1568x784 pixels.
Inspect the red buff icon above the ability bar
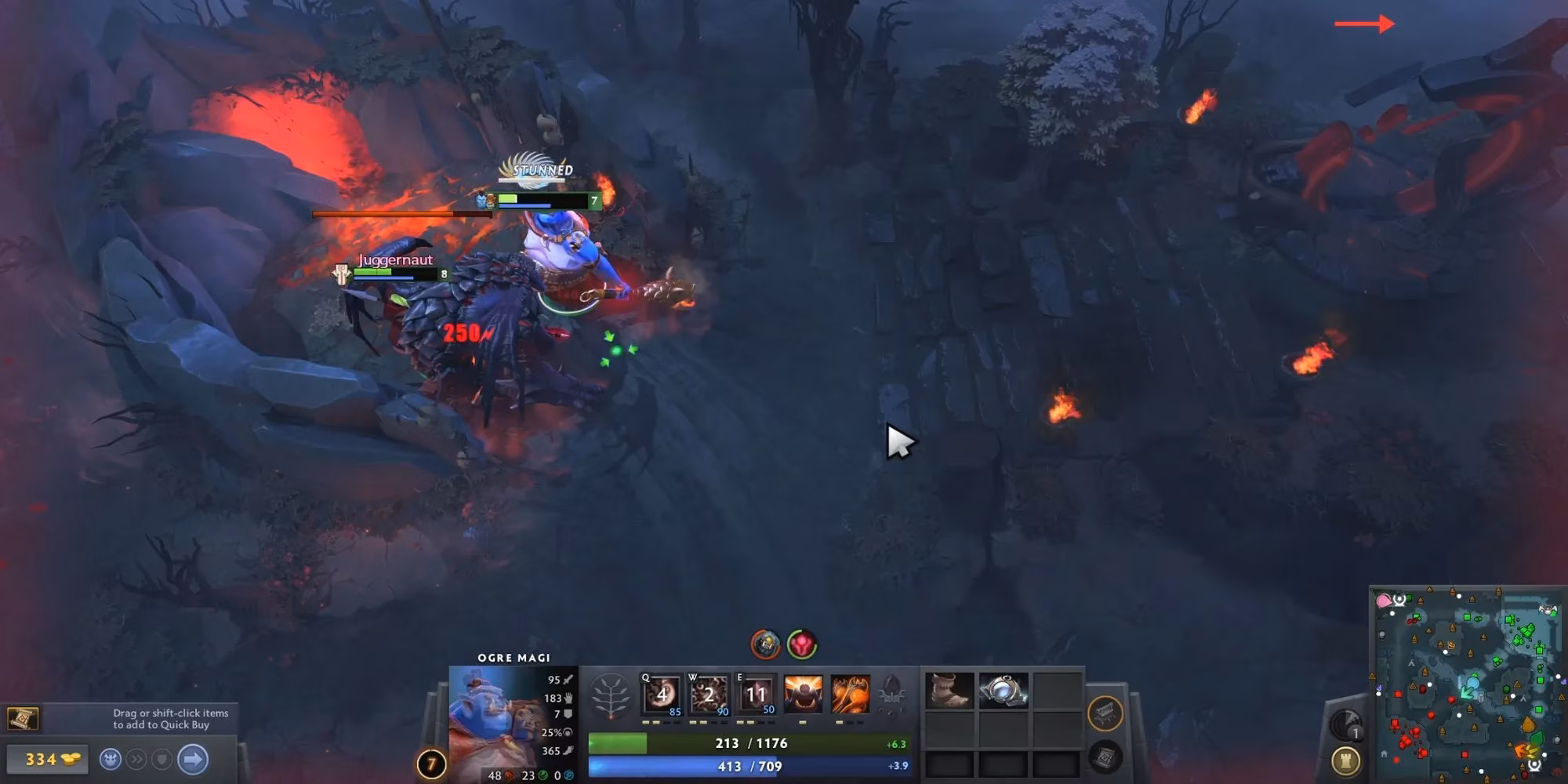[x=800, y=644]
